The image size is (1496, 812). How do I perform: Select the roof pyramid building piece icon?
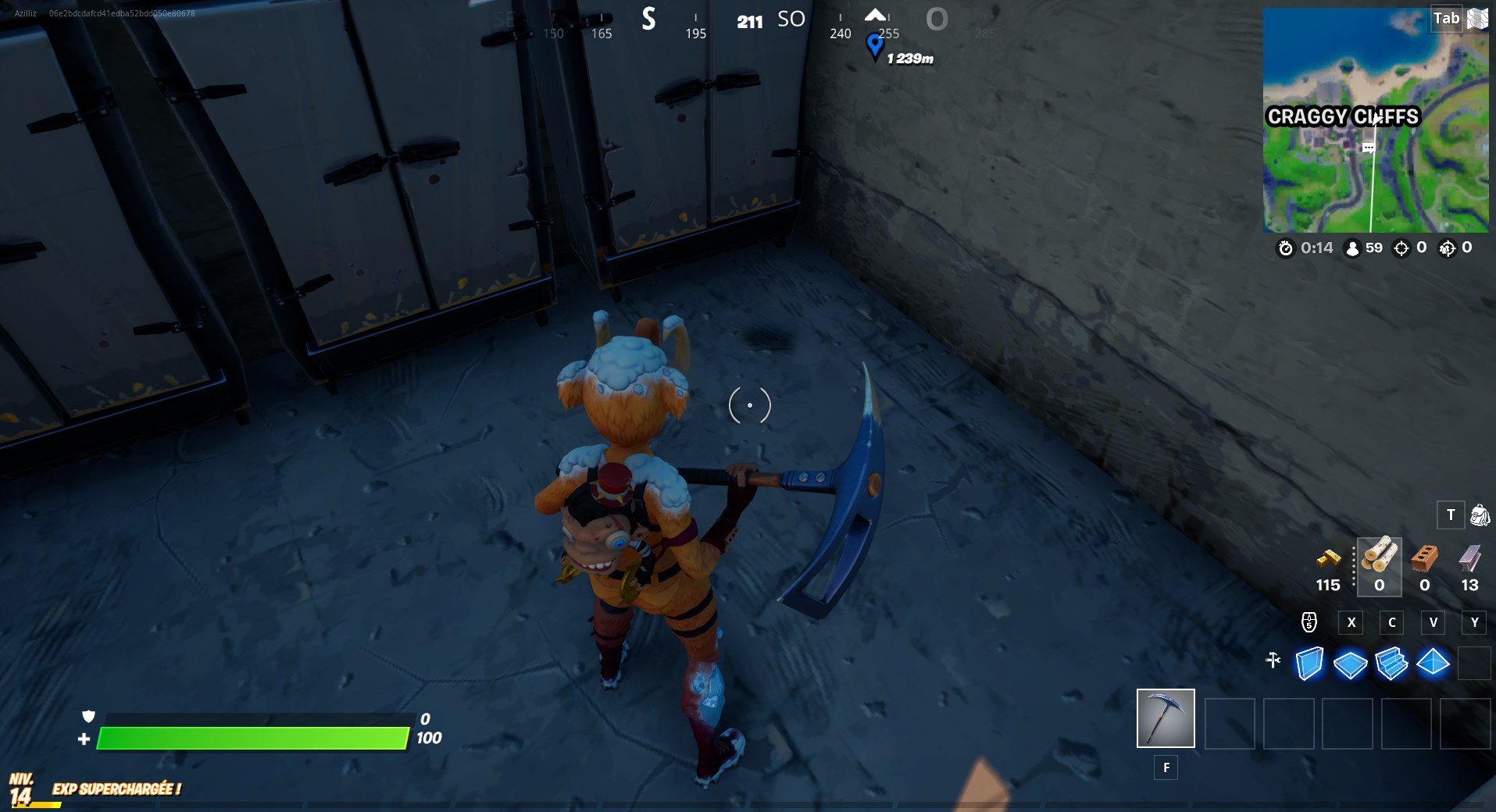pos(1434,664)
